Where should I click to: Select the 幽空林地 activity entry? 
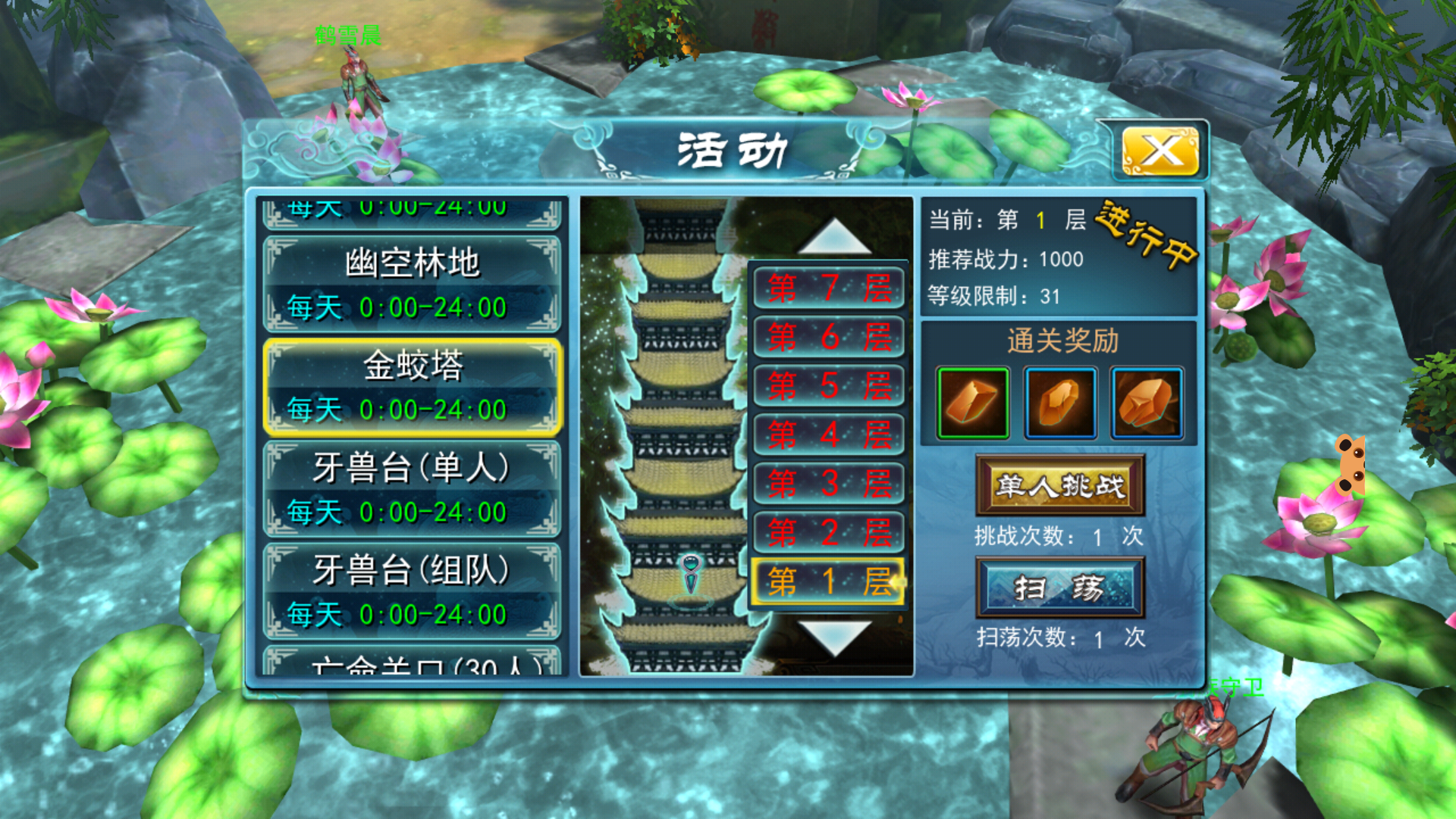point(412,284)
